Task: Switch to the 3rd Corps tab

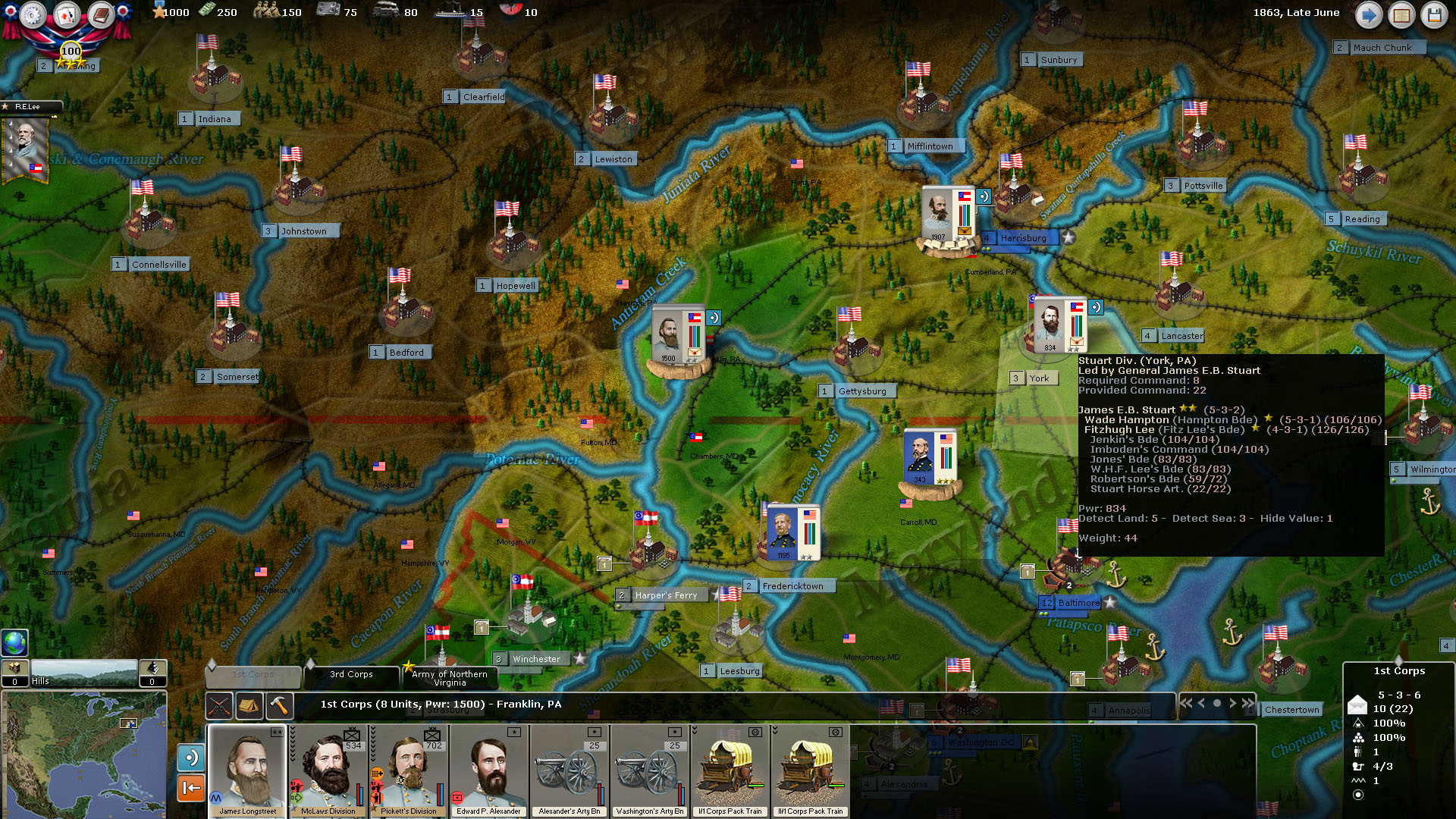Action: (x=351, y=675)
